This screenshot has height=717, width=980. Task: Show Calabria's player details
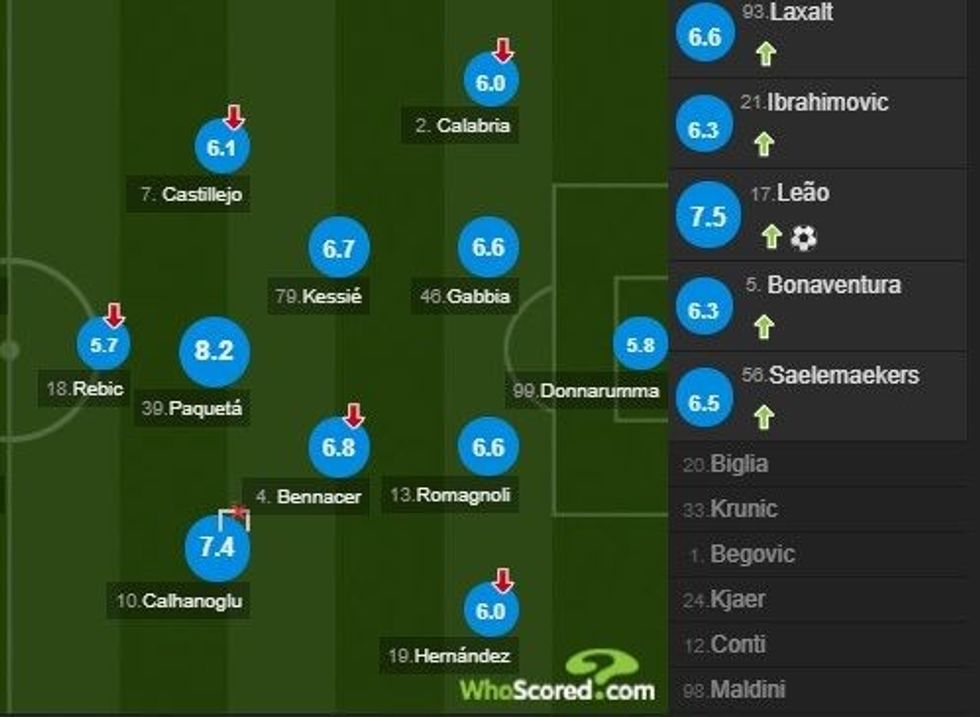(x=490, y=83)
